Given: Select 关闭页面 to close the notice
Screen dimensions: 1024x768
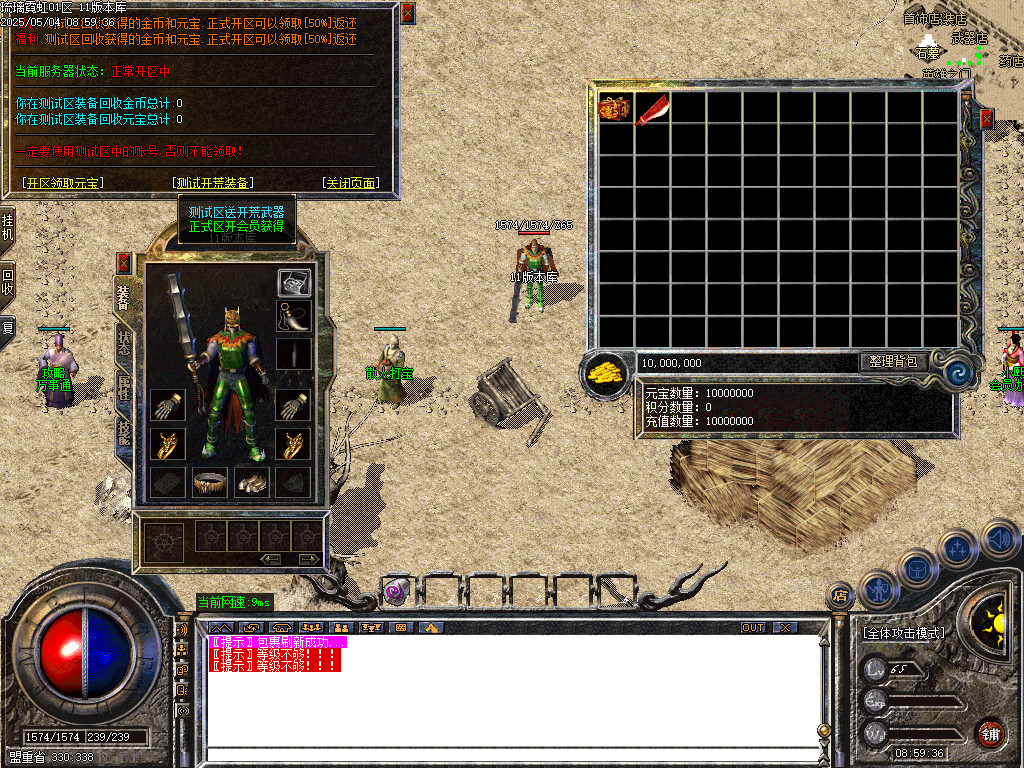Looking at the screenshot, I should click(x=350, y=183).
